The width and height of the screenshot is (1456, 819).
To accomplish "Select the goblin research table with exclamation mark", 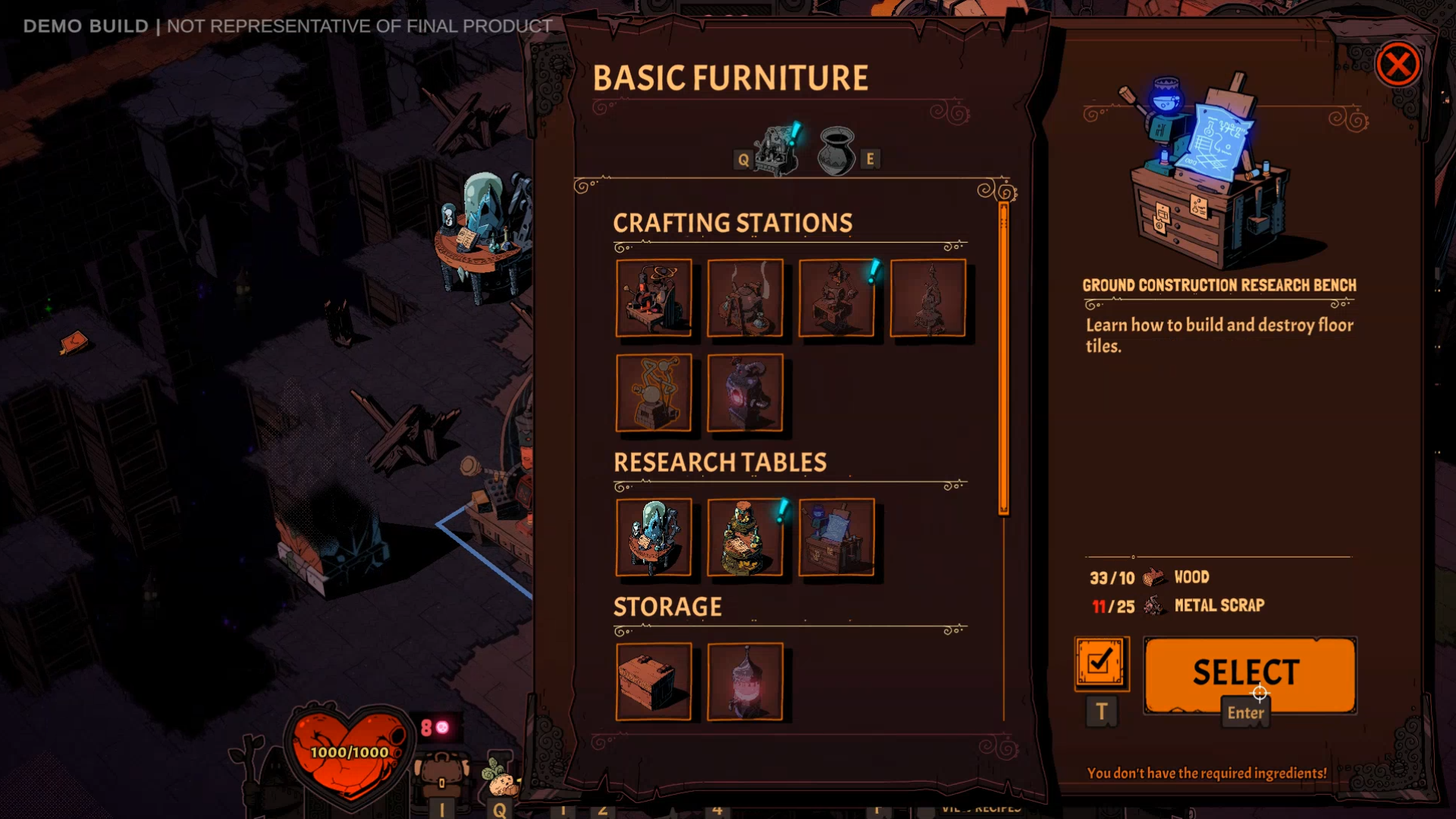I will [x=746, y=538].
